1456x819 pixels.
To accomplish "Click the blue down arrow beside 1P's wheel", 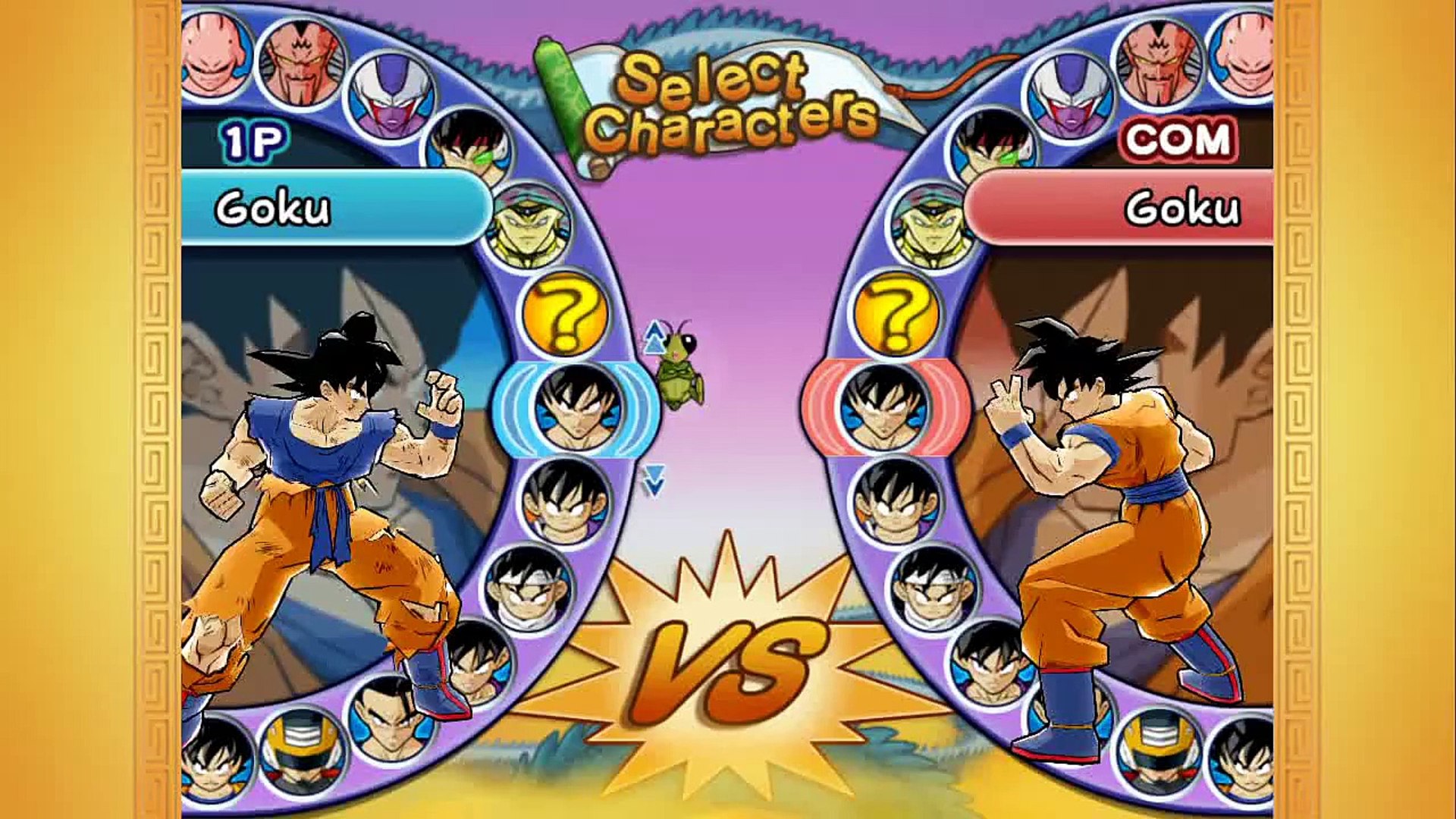I will coord(654,479).
